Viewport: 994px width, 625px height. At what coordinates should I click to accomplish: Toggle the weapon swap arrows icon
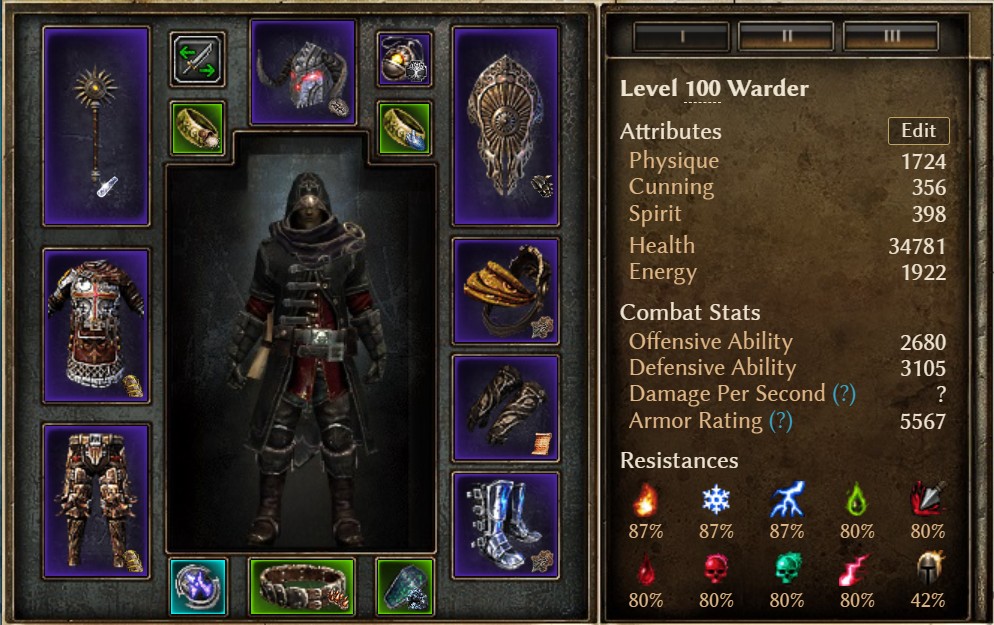198,59
